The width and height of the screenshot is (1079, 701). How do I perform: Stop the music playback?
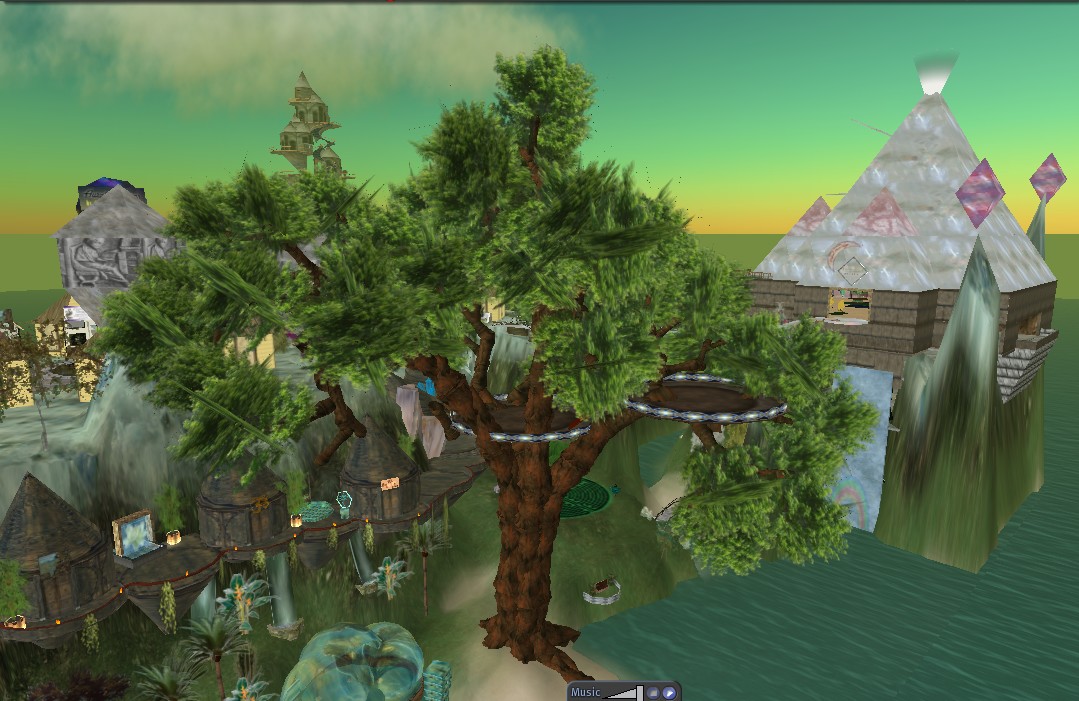(652, 692)
